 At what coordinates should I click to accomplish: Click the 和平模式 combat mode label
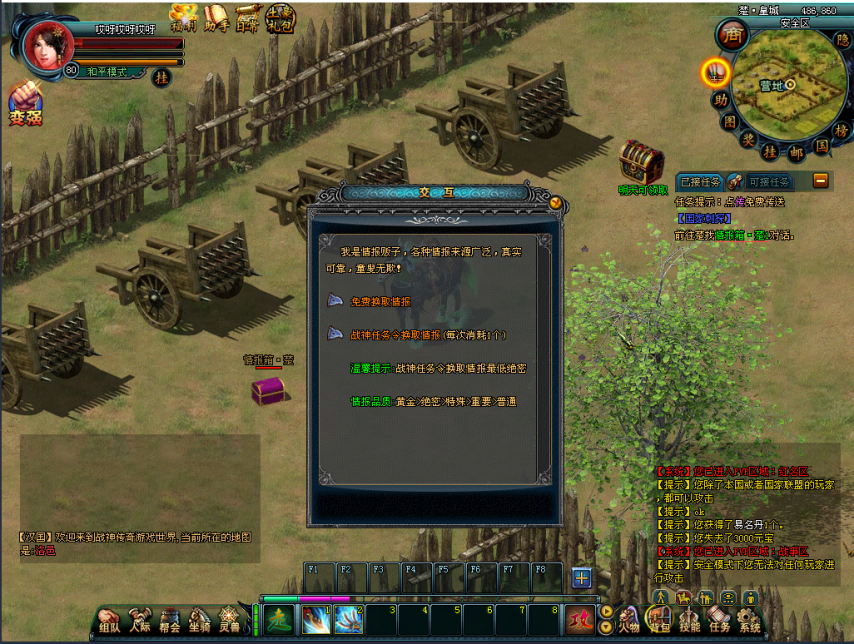[x=108, y=72]
